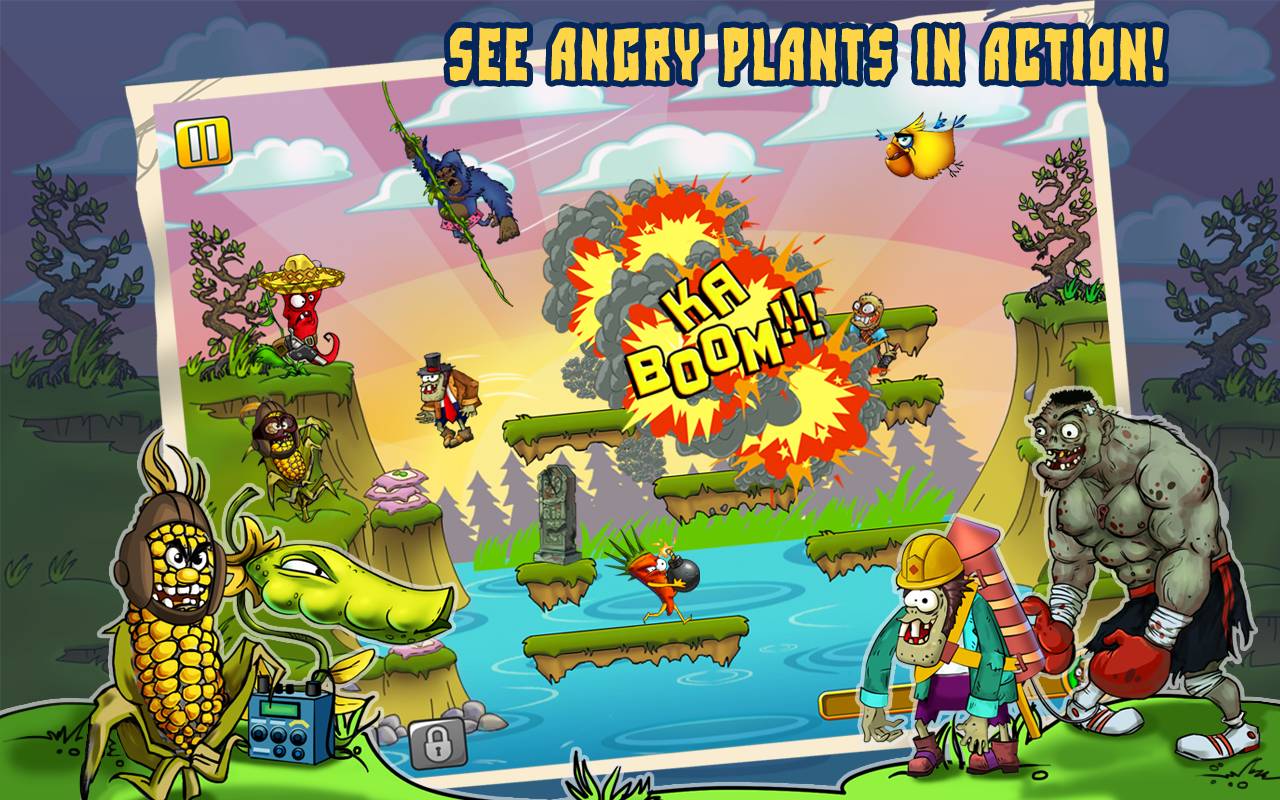The height and width of the screenshot is (800, 1280).
Task: Click the chili pepper wearing a sombrero
Action: pos(300,310)
